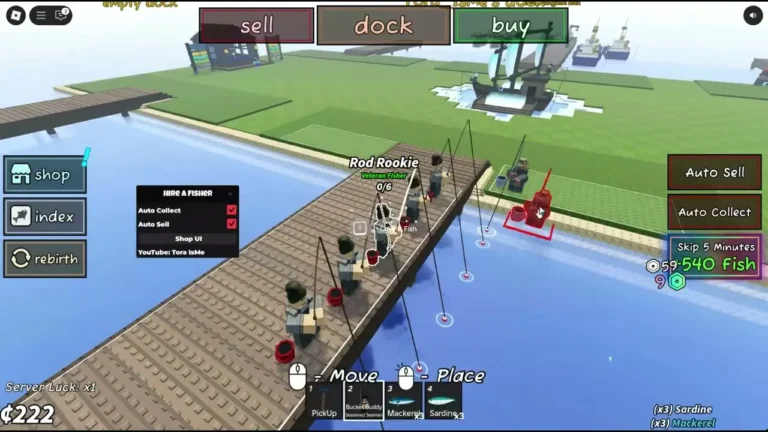768x432 pixels.
Task: Activate the large red Auto Collect button
Action: point(714,212)
